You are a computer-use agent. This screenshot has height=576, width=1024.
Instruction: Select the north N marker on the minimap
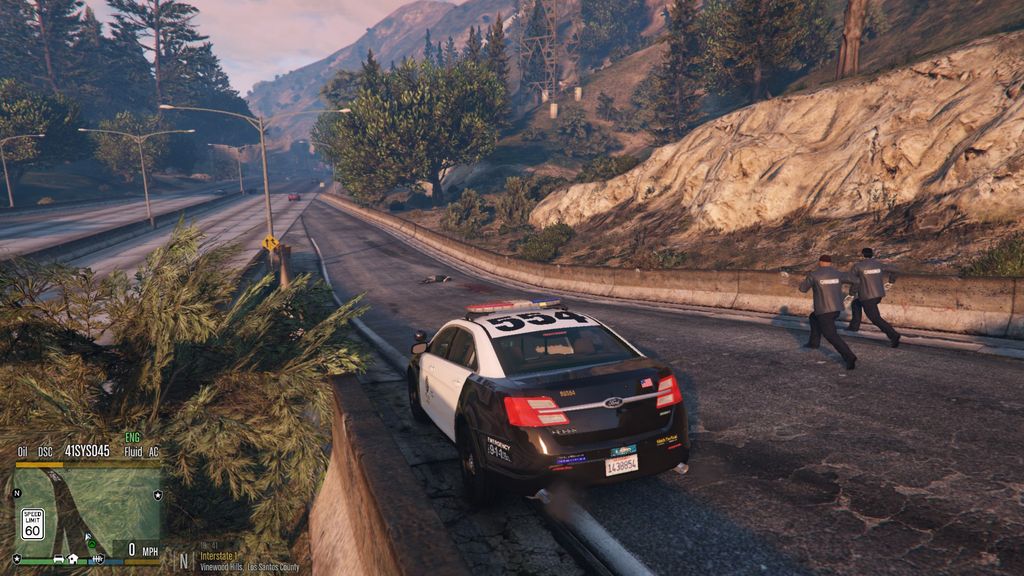17,493
